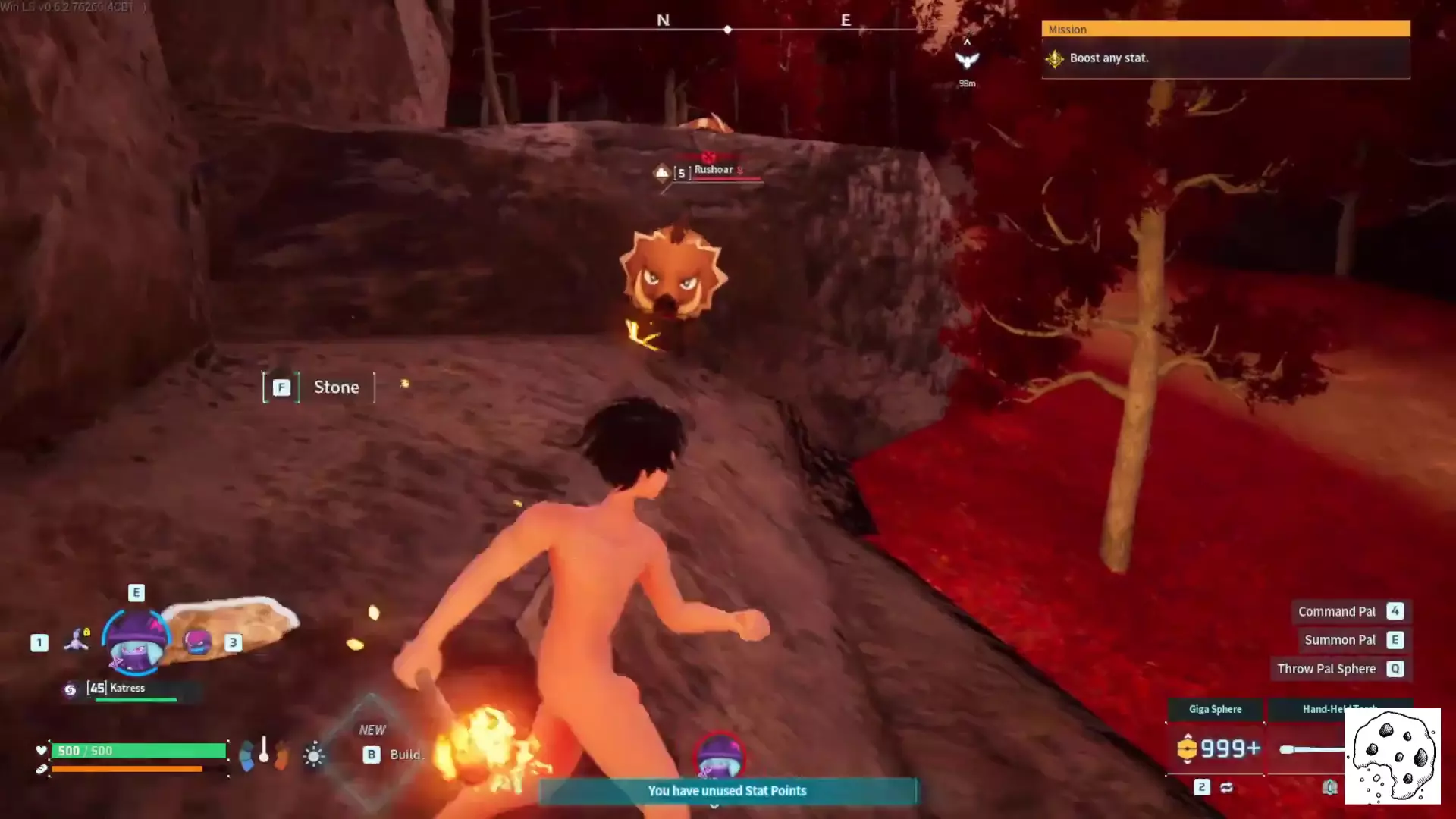
Task: Click the Summon Pal action label
Action: (1339, 641)
